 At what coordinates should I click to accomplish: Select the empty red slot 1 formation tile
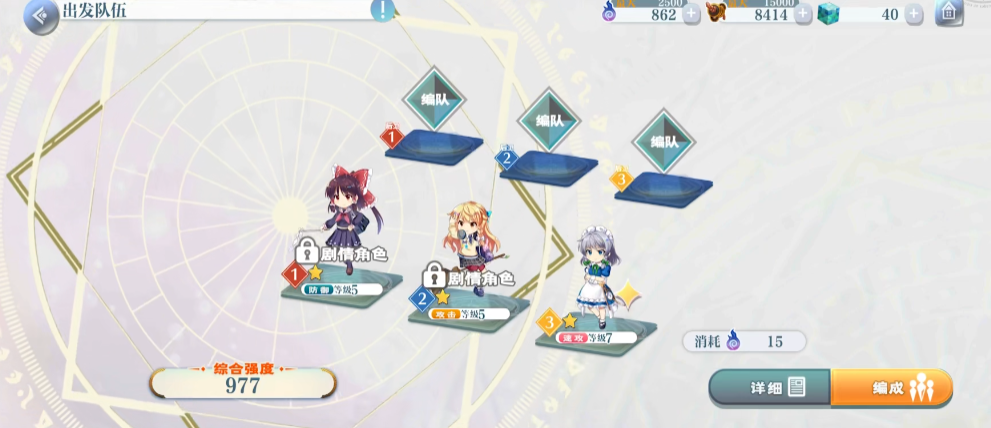[434, 143]
